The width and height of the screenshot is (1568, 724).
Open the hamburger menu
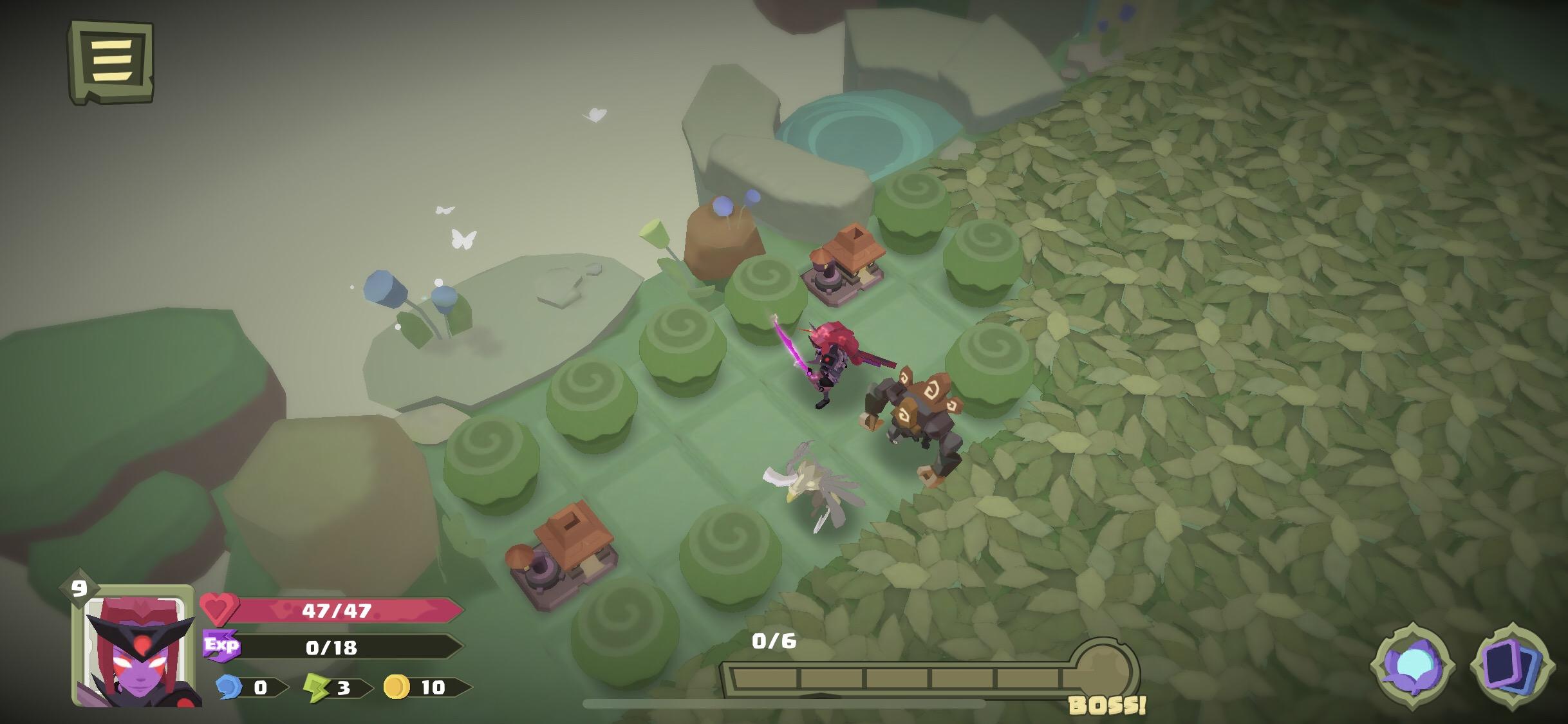pos(111,62)
